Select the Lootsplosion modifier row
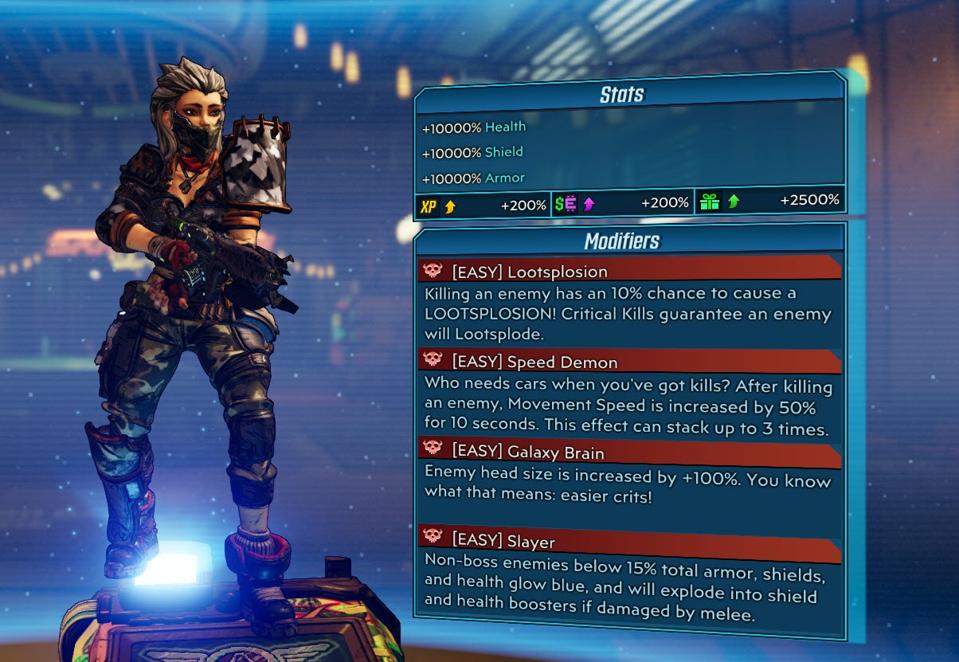This screenshot has height=662, width=959. (628, 270)
